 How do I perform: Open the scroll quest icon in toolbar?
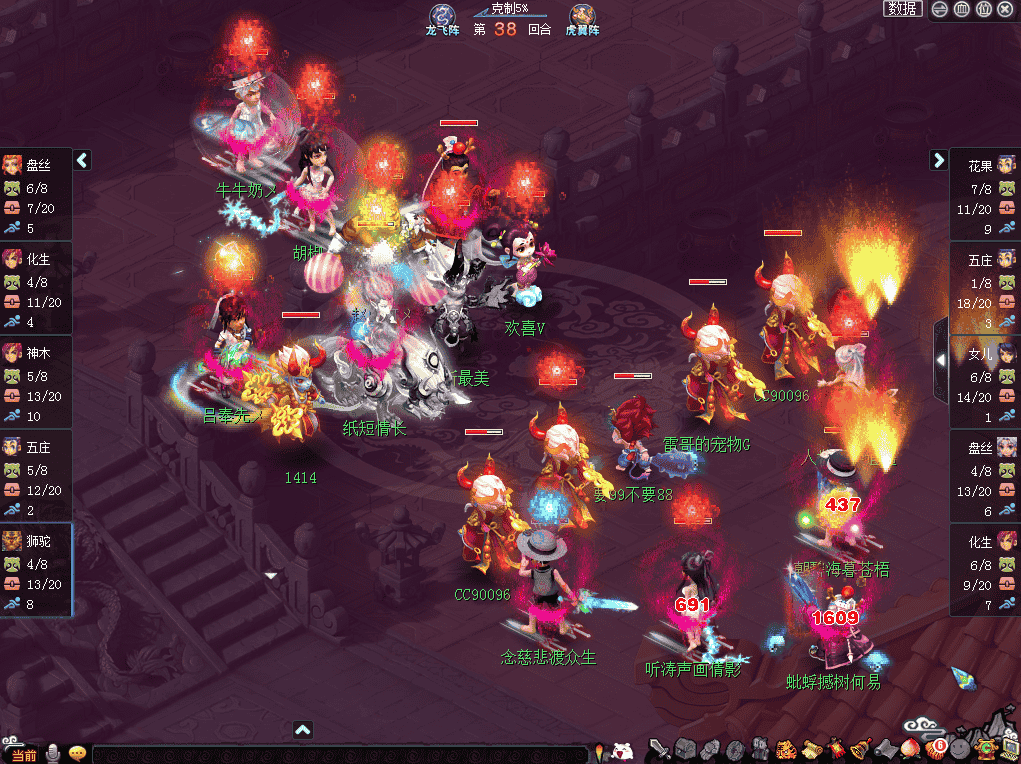[x=810, y=748]
